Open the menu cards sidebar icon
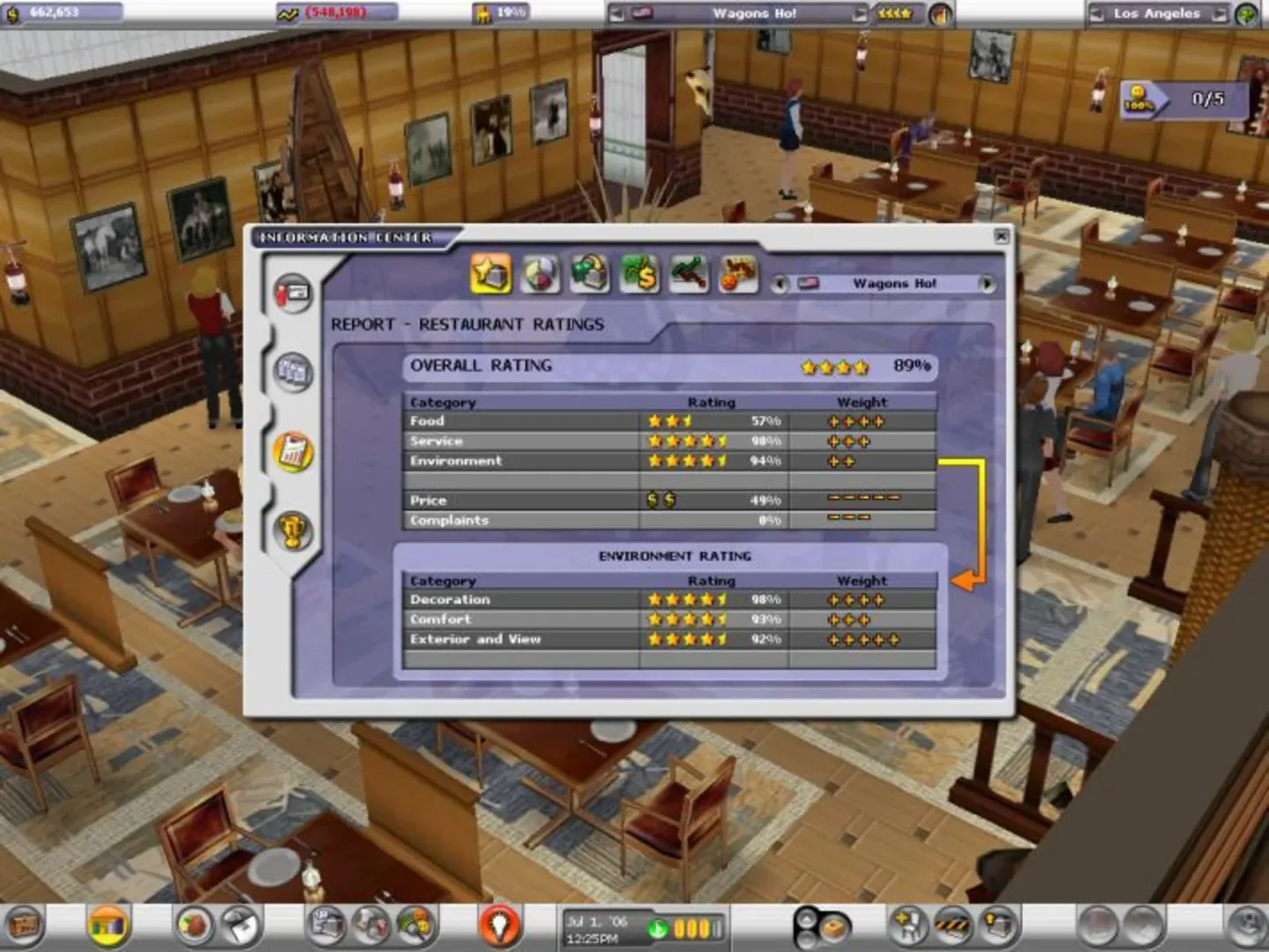The width and height of the screenshot is (1269, 952). 292,371
